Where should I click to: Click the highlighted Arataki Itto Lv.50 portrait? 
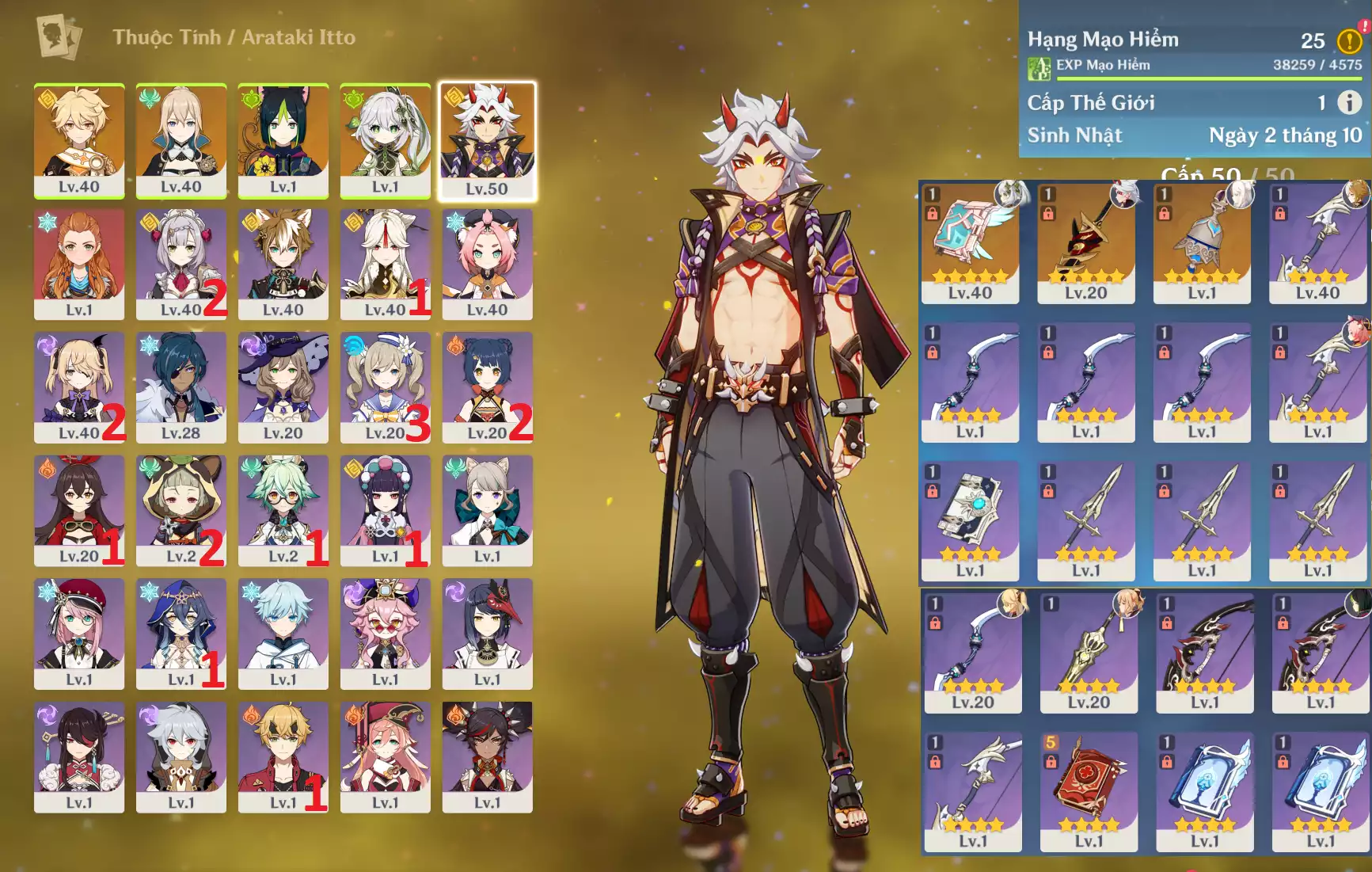point(487,140)
